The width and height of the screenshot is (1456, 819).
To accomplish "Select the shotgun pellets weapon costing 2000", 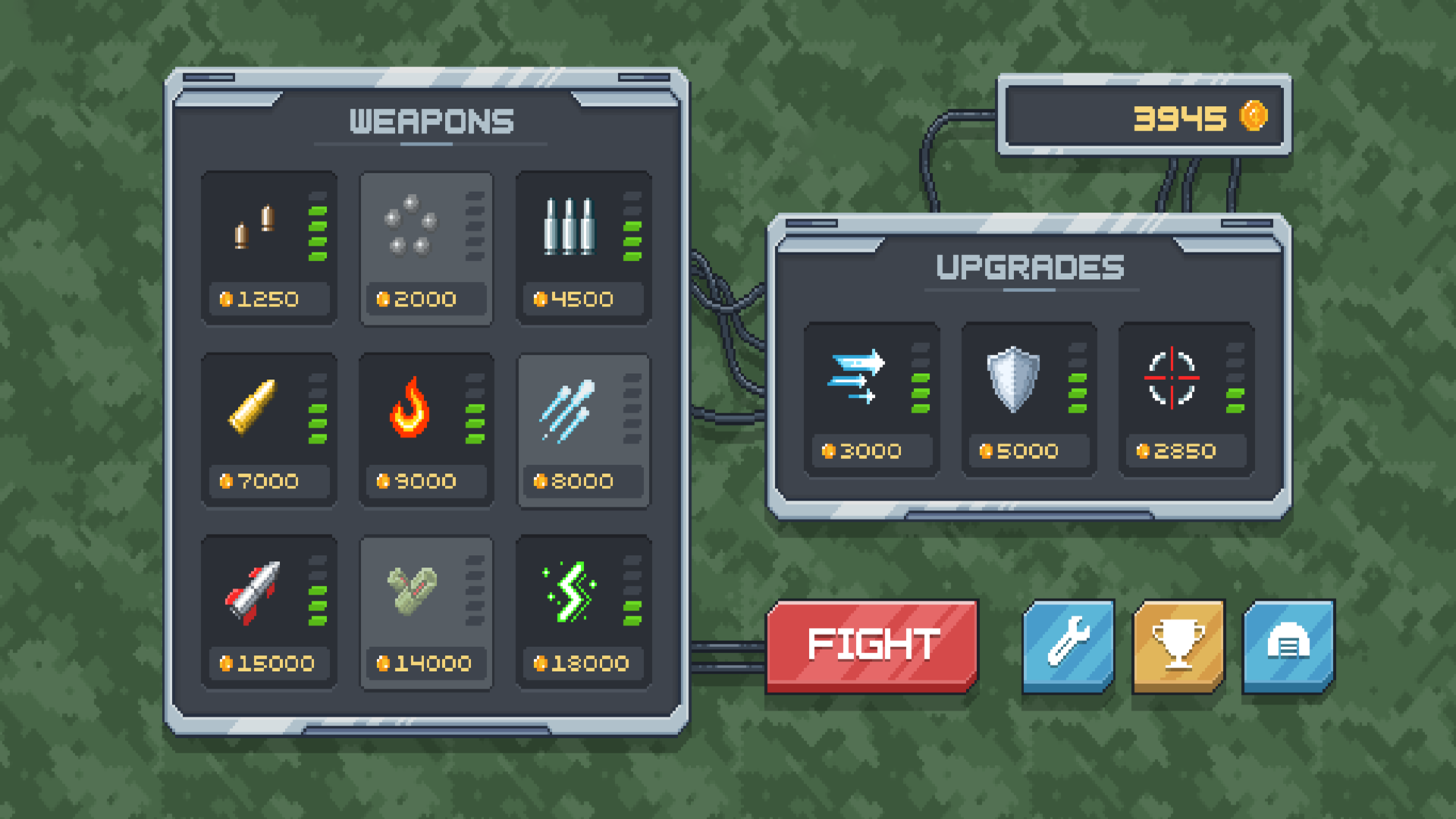I will pos(426,250).
